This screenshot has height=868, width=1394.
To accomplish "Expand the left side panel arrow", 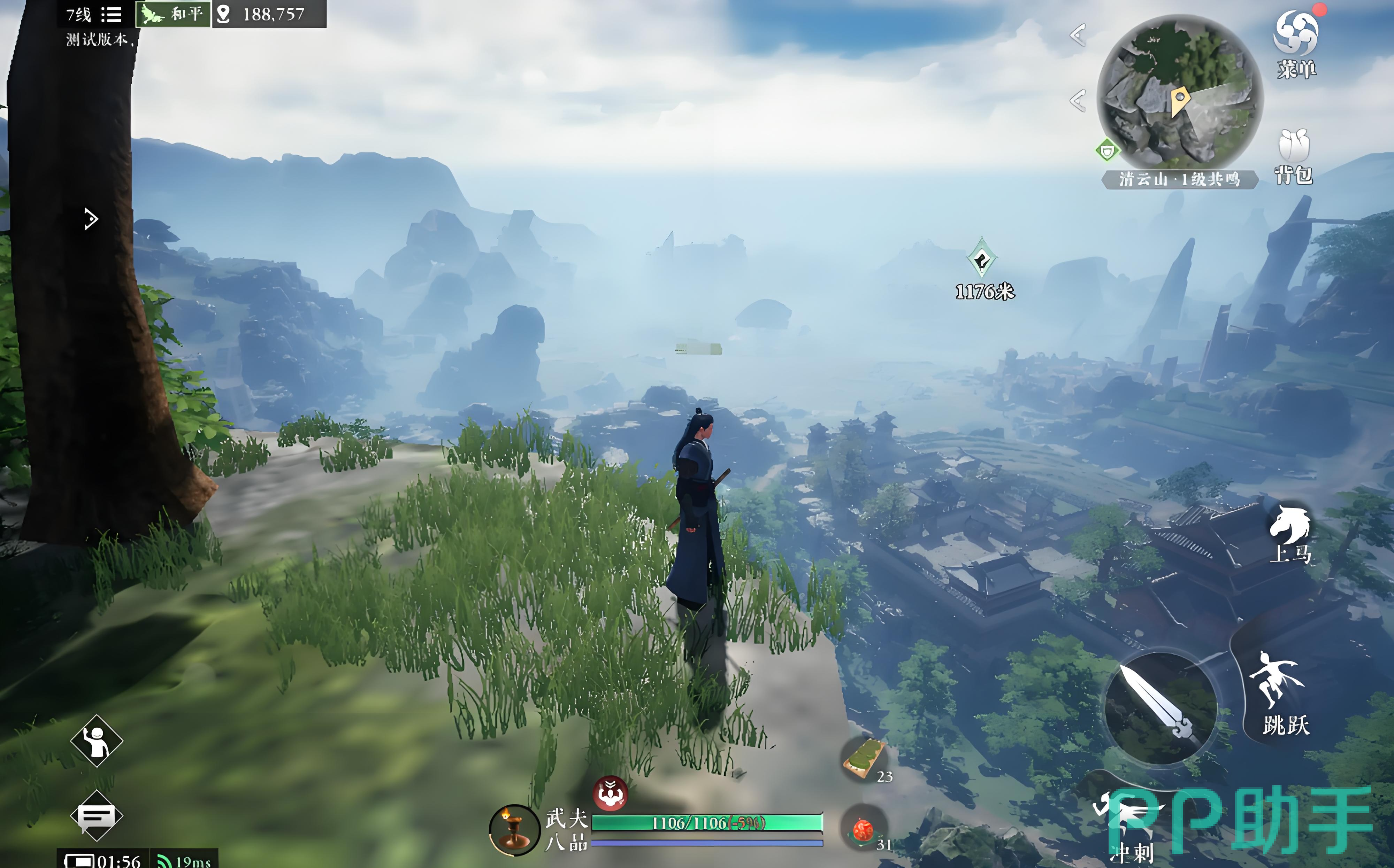I will pyautogui.click(x=91, y=219).
